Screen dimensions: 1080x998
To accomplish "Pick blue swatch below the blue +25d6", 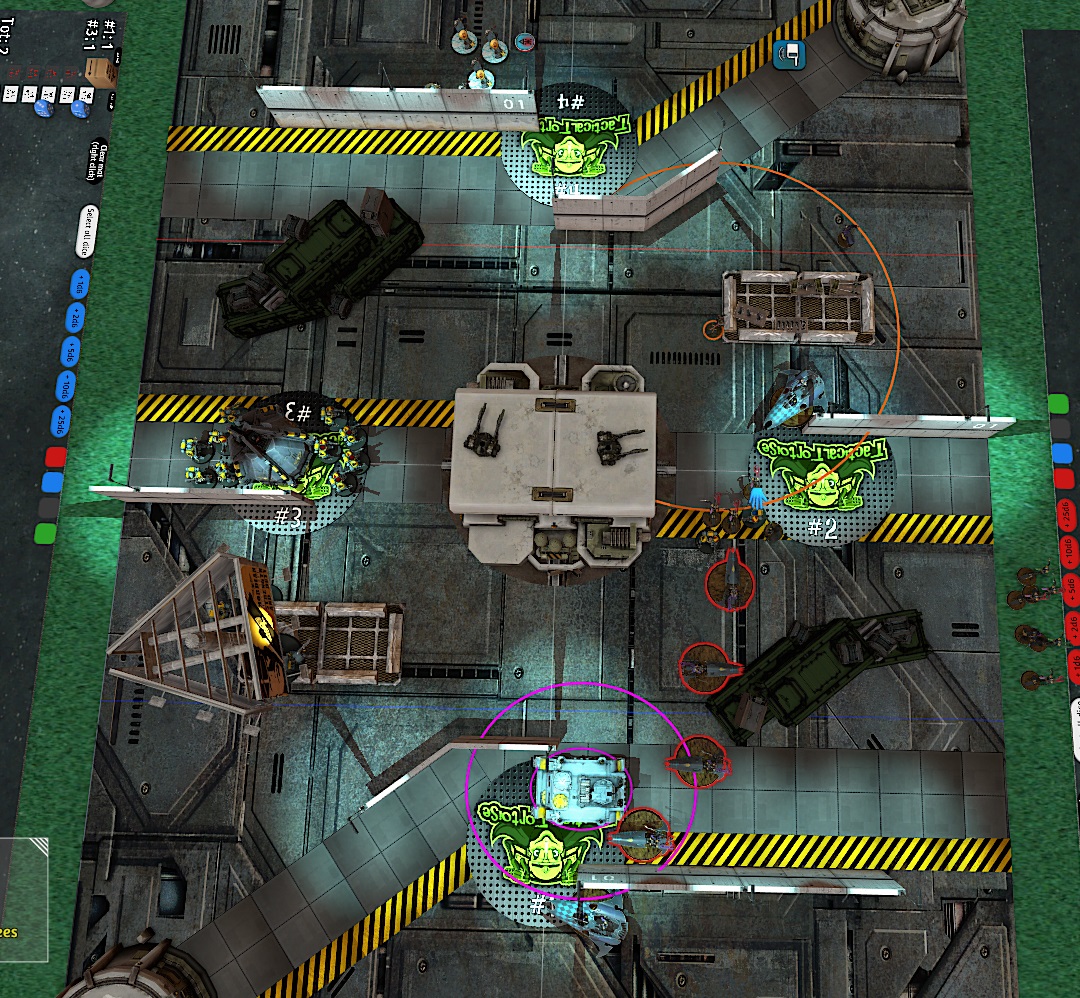I will (52, 482).
